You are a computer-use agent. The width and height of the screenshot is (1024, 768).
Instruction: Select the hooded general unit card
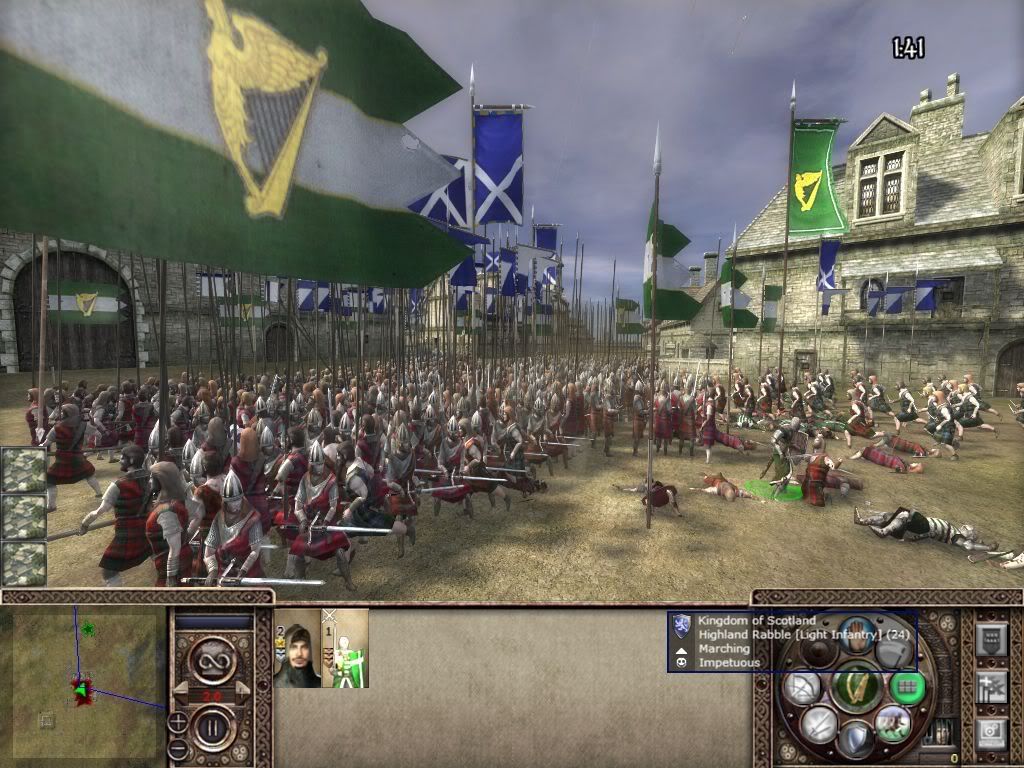point(297,648)
